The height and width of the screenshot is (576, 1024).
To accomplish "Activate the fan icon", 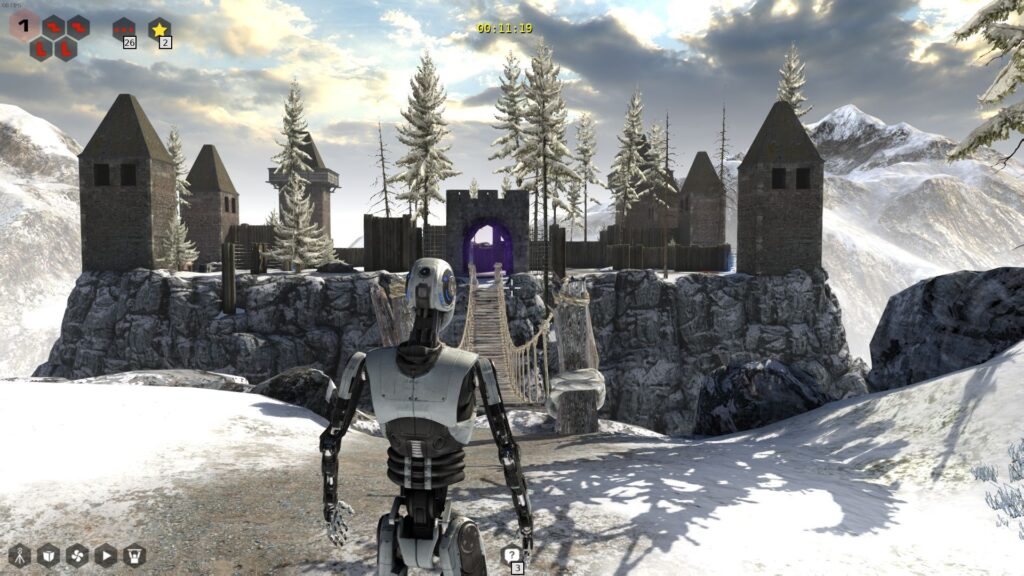I will tap(77, 555).
